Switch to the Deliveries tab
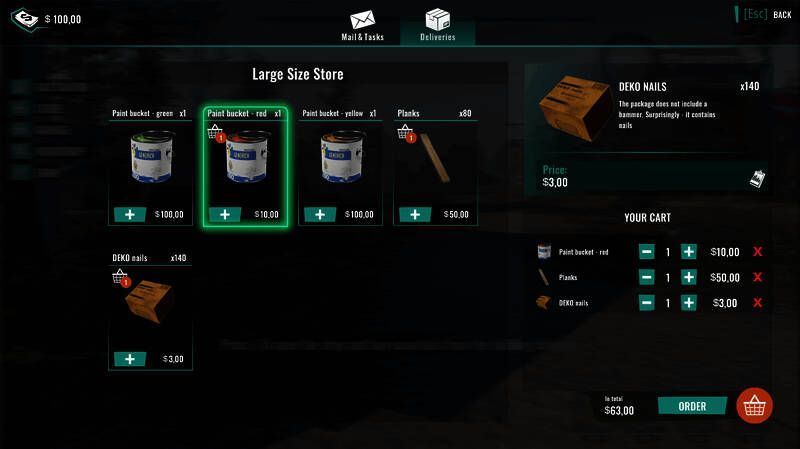This screenshot has width=800, height=449. point(437,24)
